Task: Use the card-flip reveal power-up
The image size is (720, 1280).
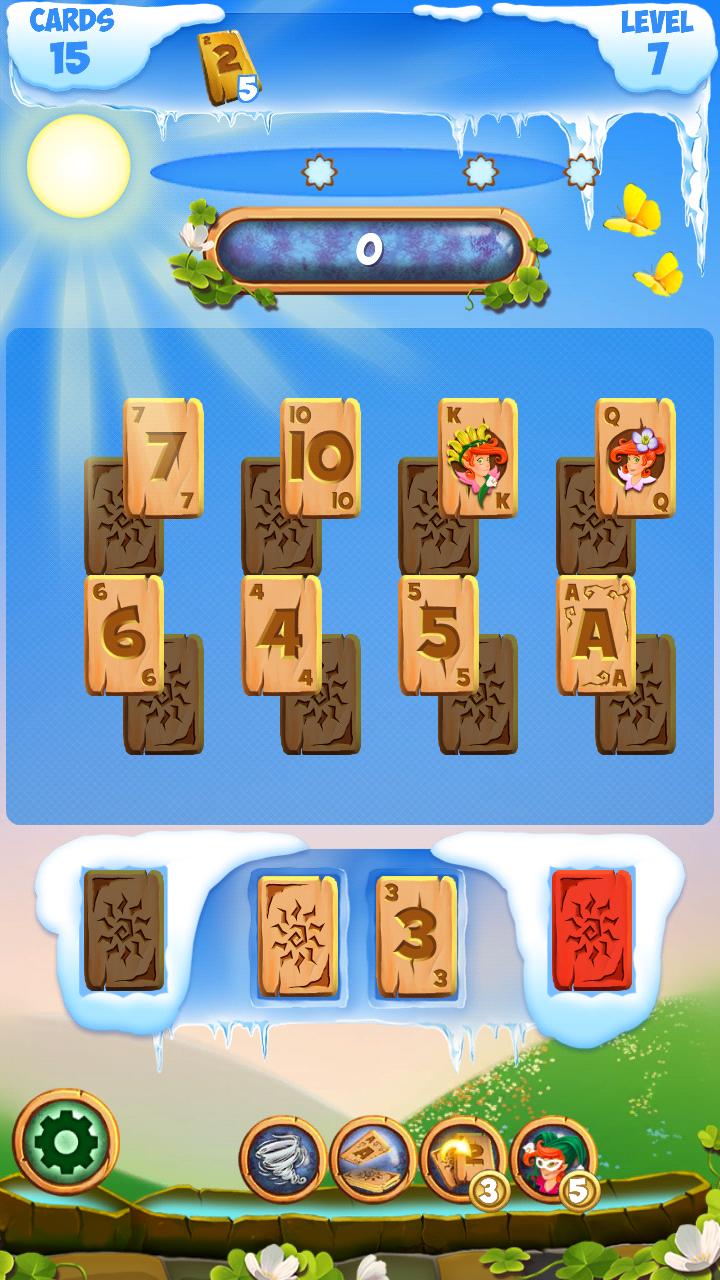Action: click(x=373, y=1158)
